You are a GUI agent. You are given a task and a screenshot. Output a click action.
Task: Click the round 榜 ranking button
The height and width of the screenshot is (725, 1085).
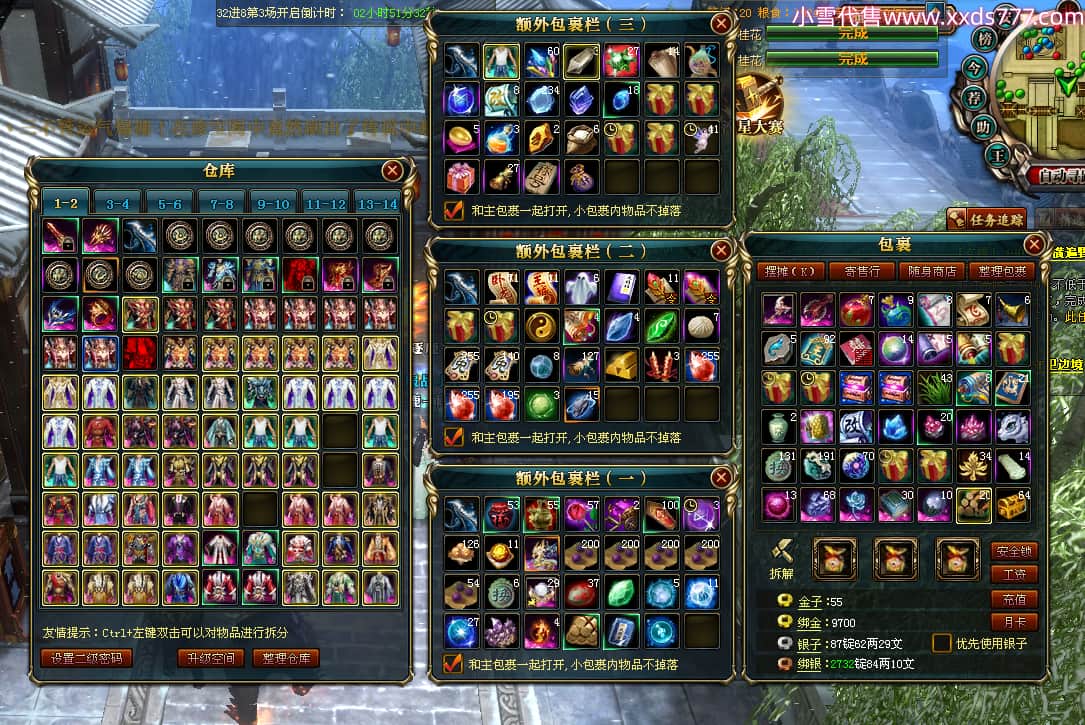point(985,40)
